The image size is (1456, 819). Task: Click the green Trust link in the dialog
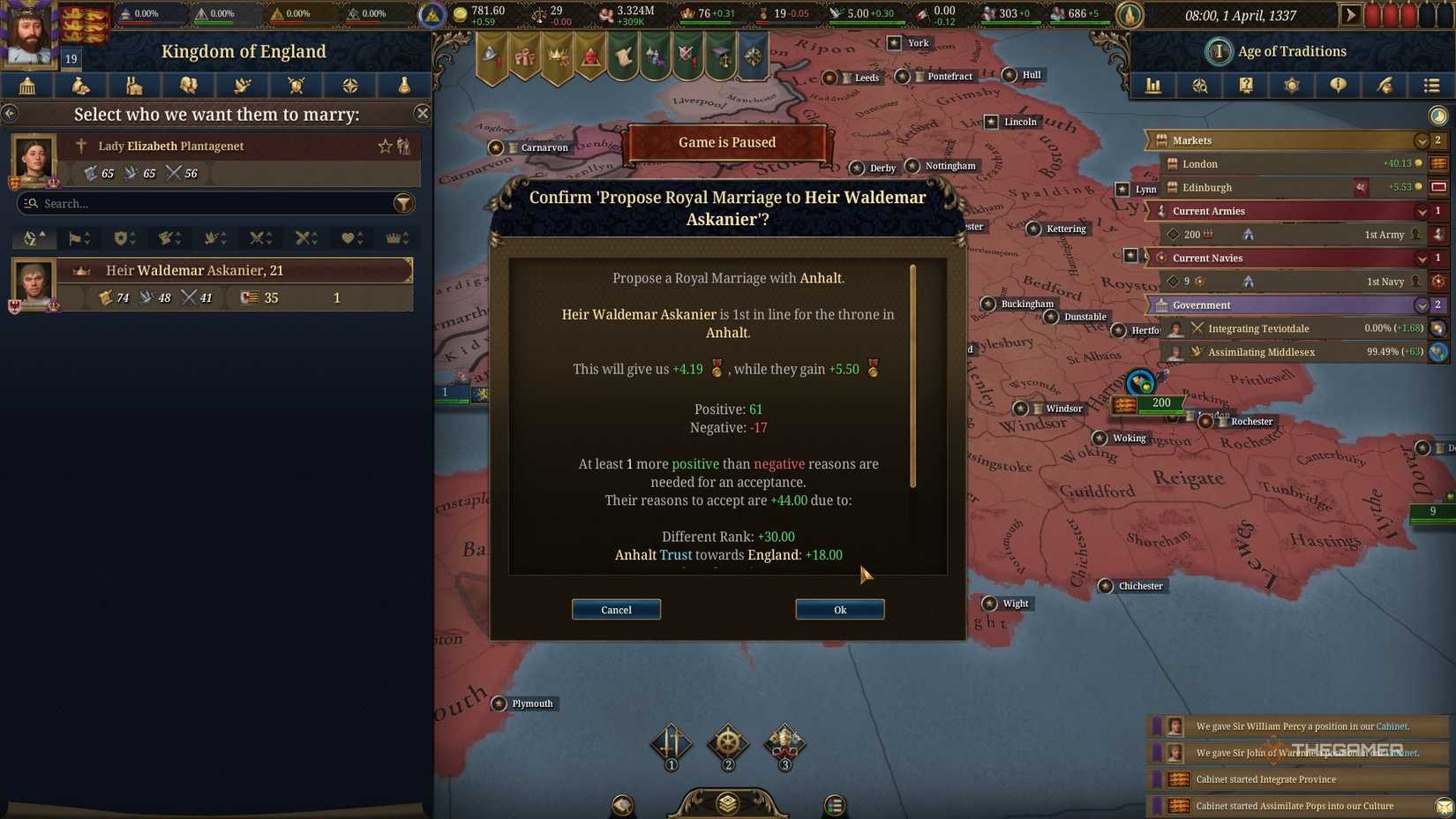pyautogui.click(x=676, y=555)
